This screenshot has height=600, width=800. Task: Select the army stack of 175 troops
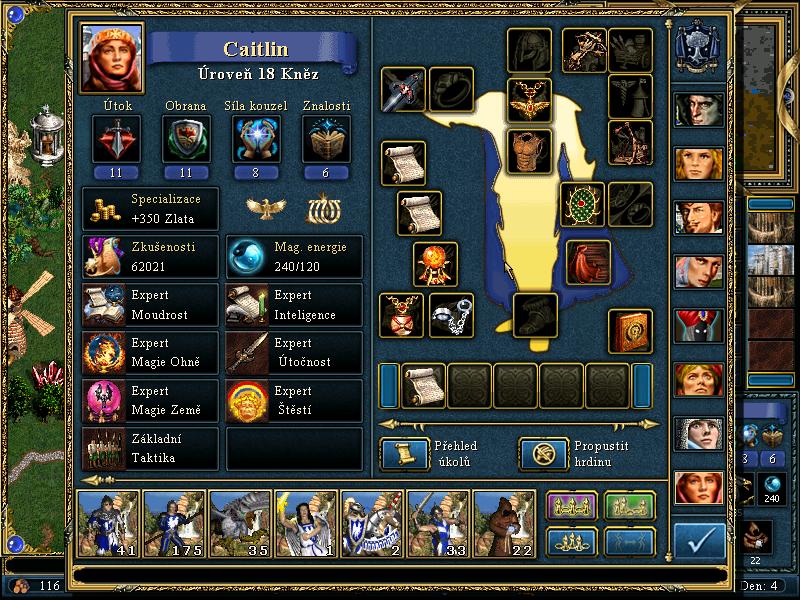[177, 523]
